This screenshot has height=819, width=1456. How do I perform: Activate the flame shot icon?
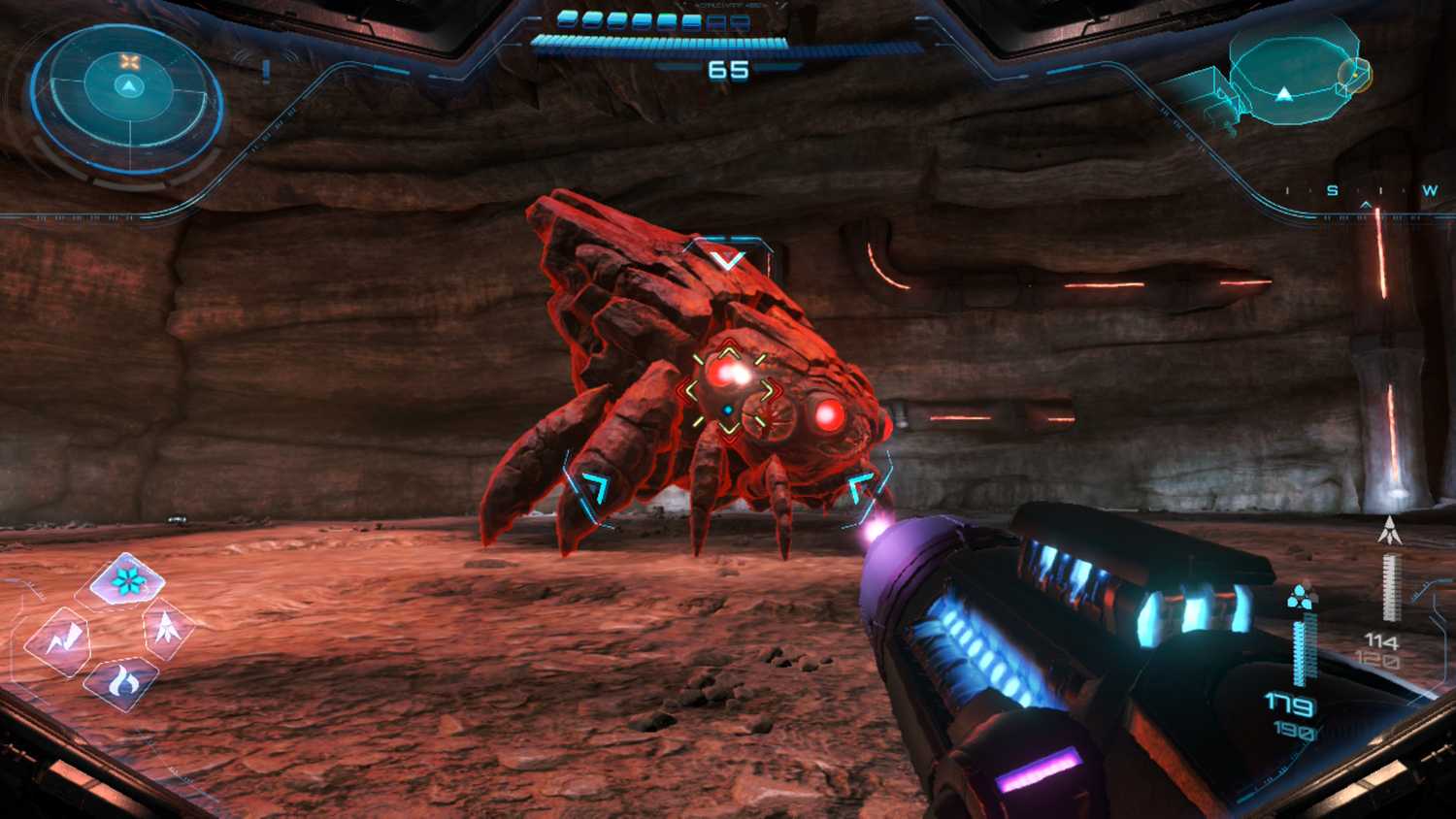click(x=122, y=681)
